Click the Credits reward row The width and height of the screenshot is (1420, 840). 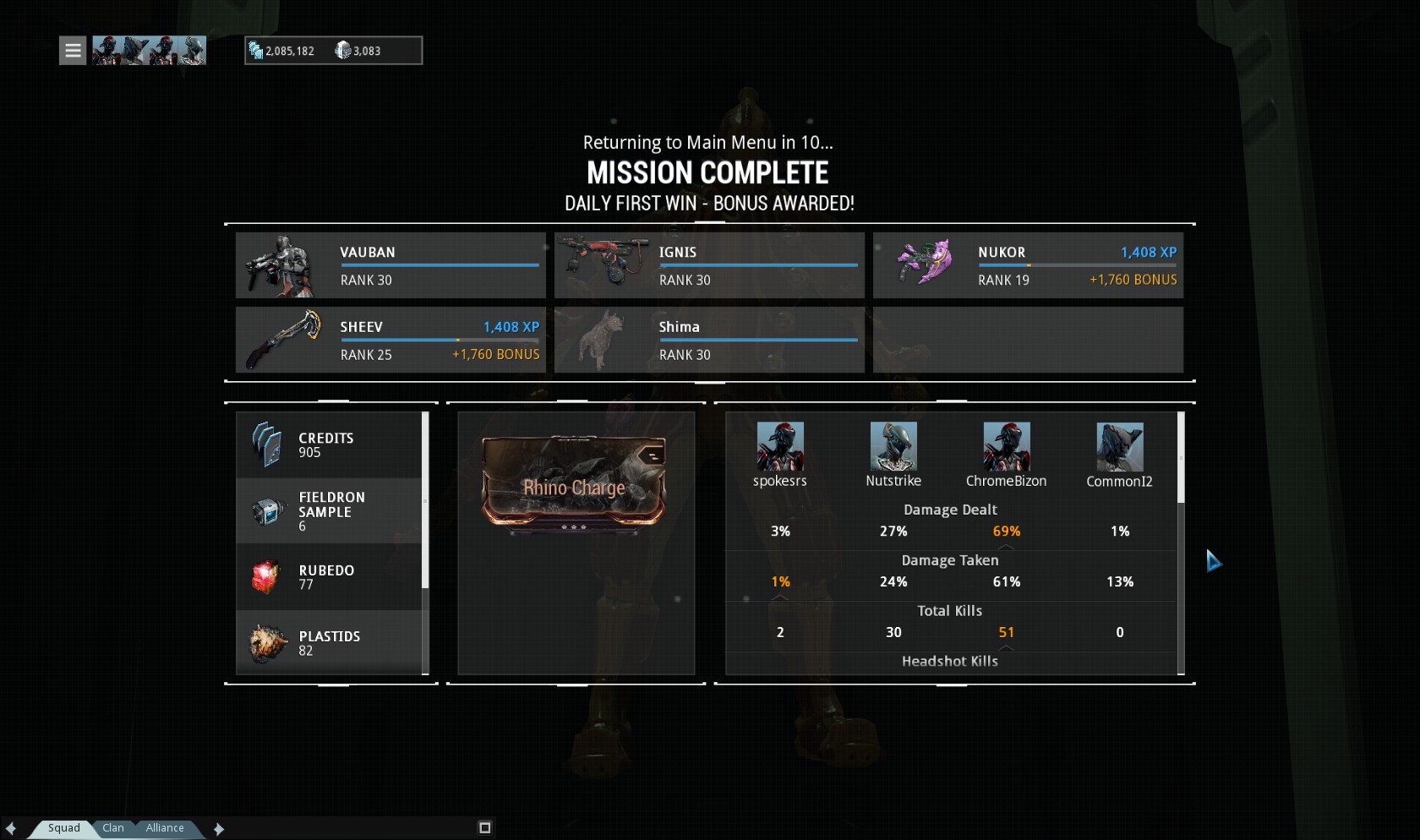click(329, 445)
